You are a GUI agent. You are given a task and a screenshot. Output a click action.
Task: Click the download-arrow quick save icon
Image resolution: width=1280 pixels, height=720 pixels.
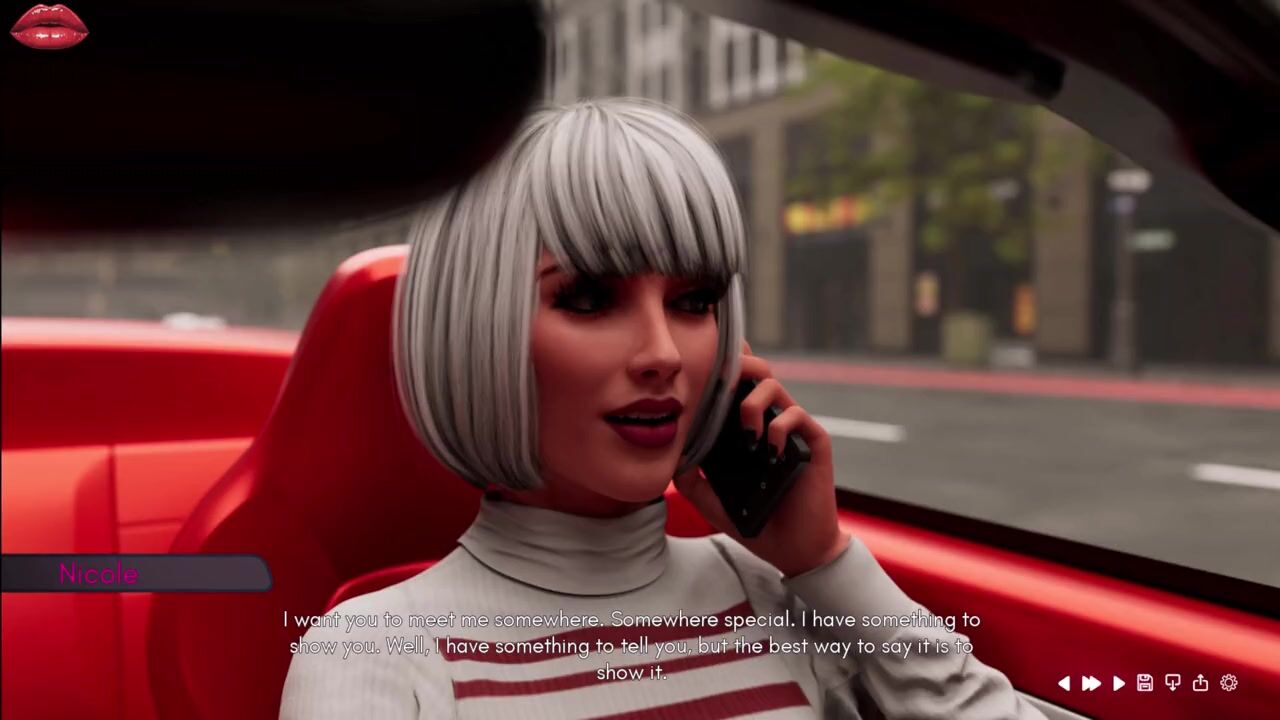1173,683
